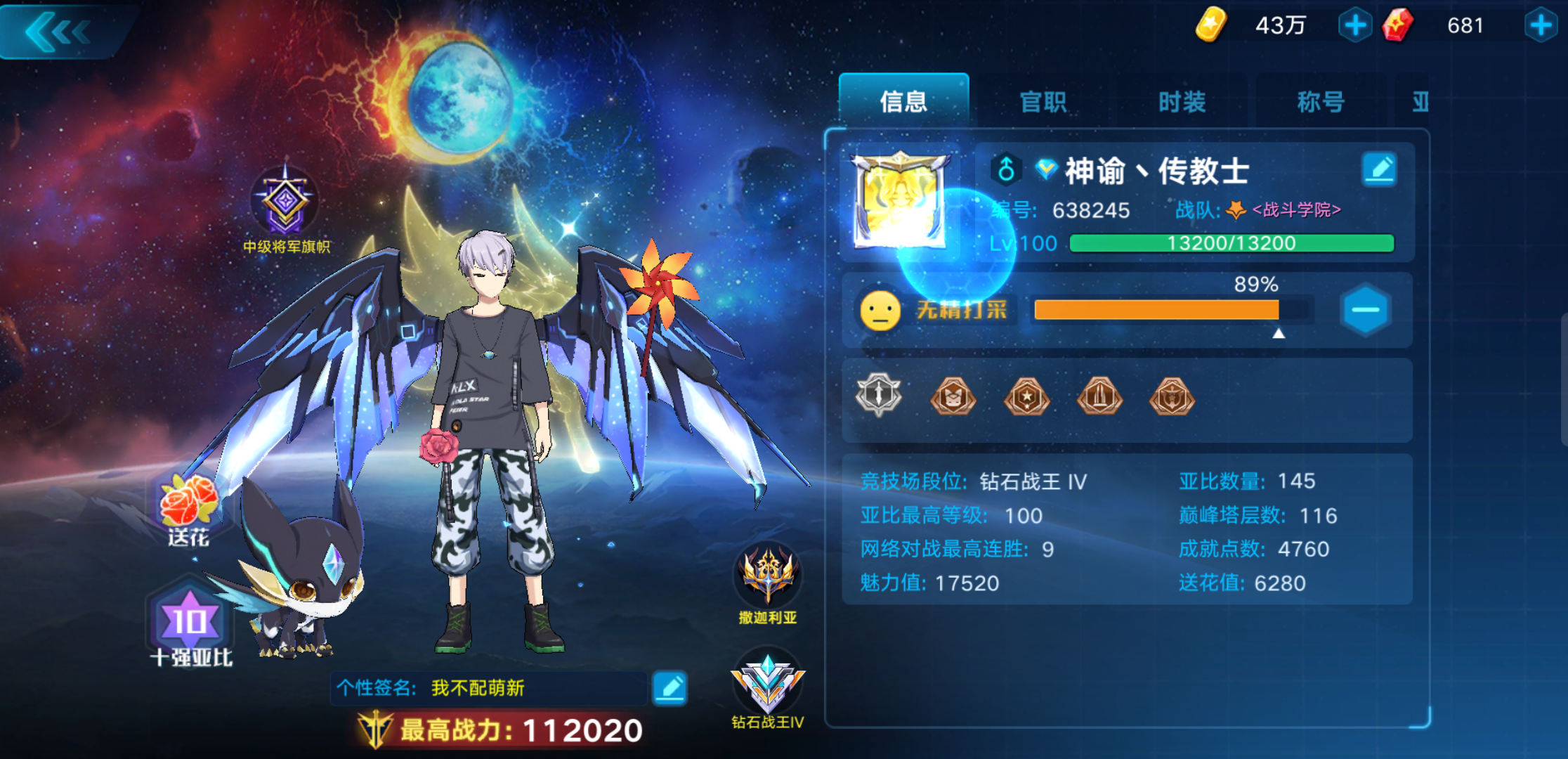Image resolution: width=1568 pixels, height=759 pixels.
Task: Select the bronze shield-arrow badge
Action: (x=1172, y=397)
